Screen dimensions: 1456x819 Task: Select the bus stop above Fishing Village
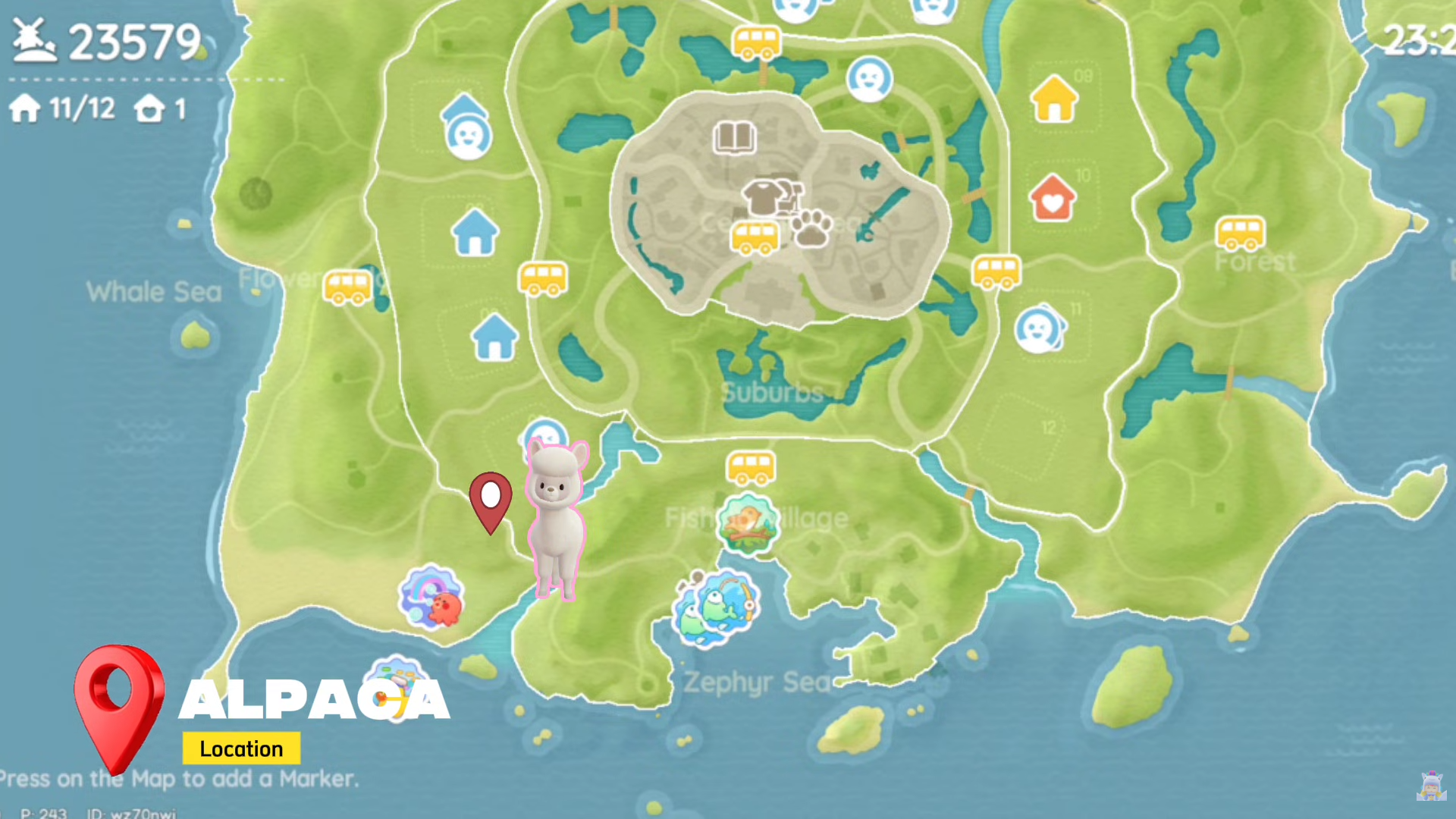tap(751, 466)
